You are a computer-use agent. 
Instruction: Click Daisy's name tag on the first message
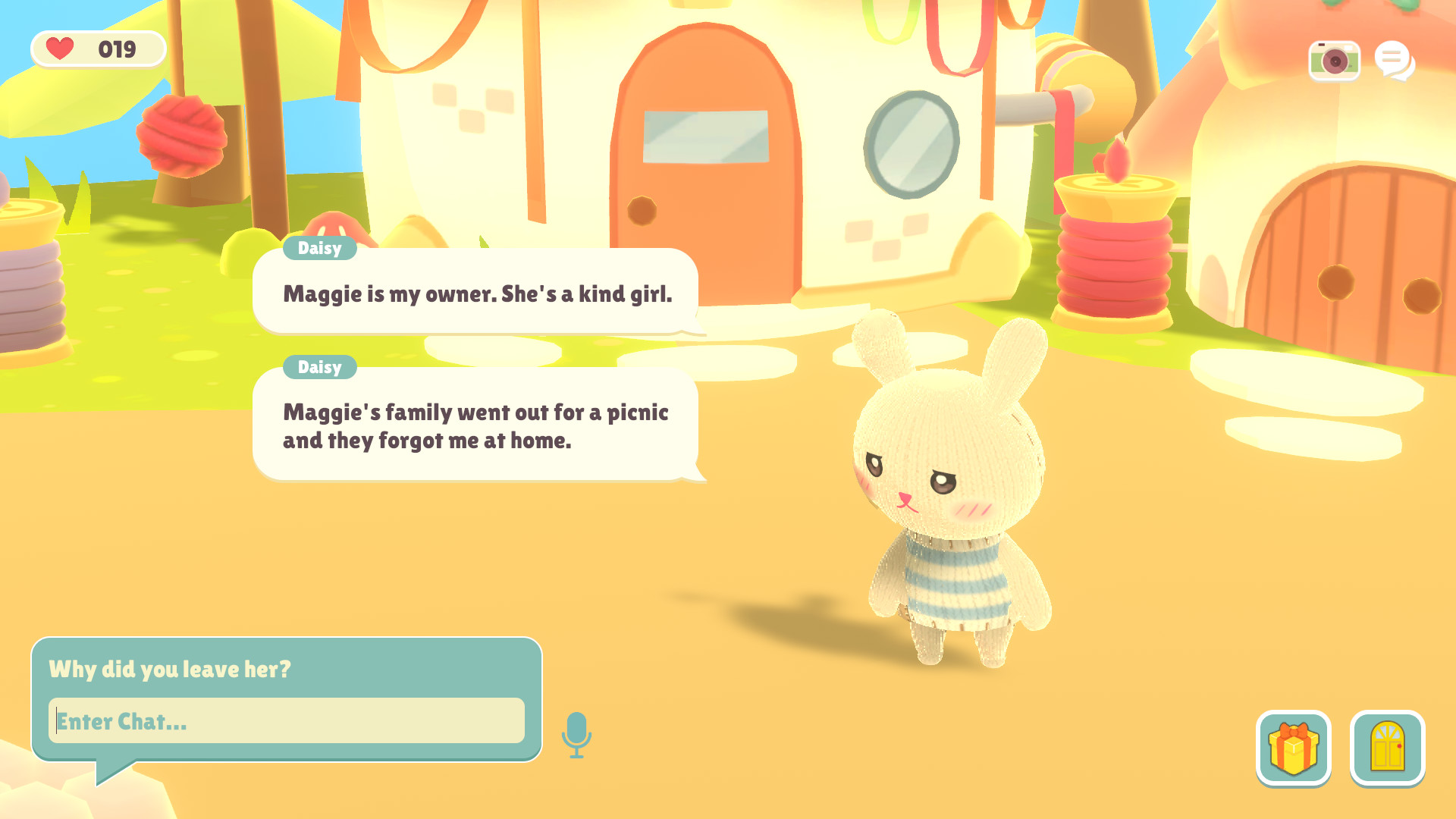pyautogui.click(x=318, y=248)
